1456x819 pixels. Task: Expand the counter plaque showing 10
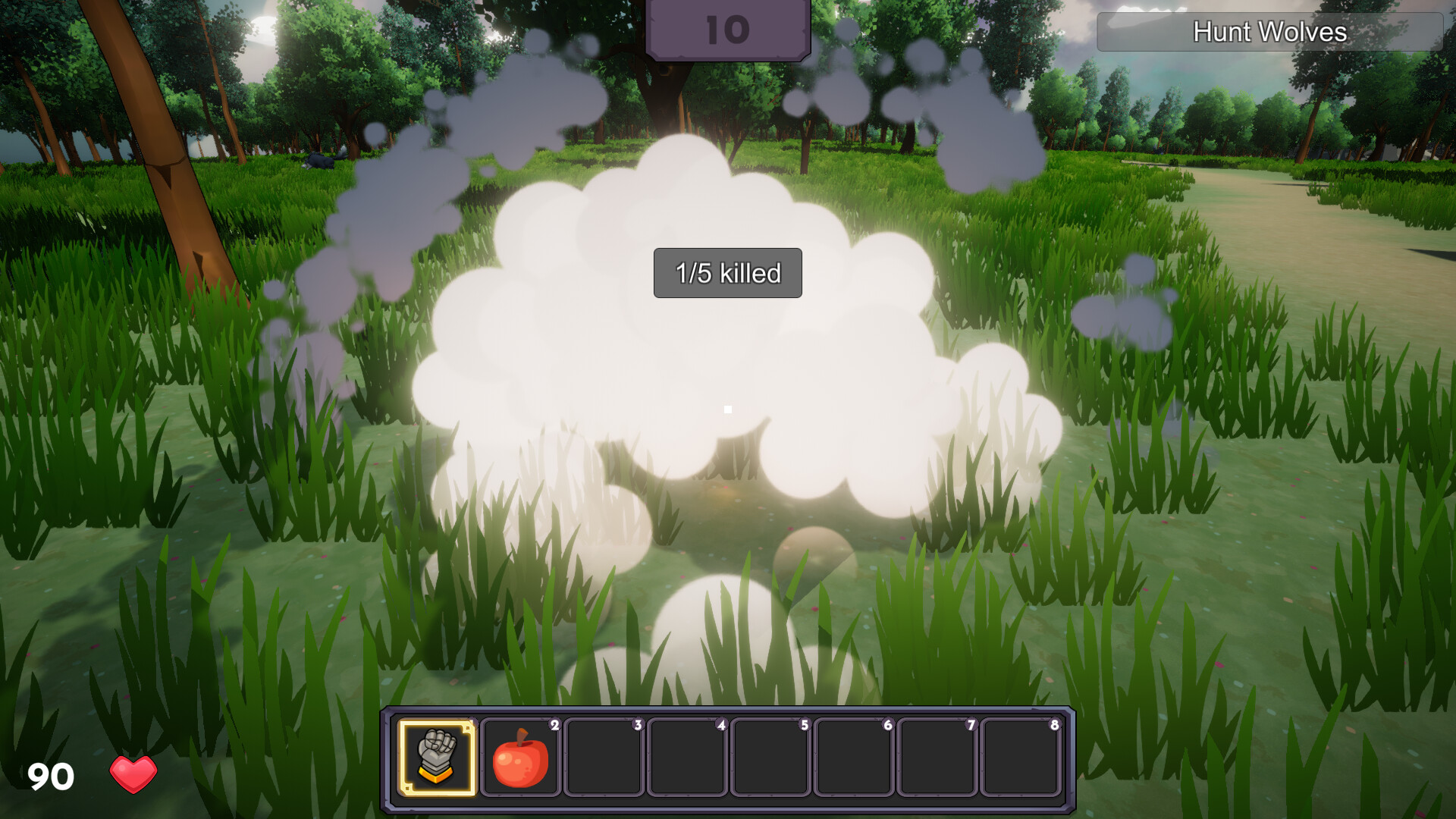727,29
